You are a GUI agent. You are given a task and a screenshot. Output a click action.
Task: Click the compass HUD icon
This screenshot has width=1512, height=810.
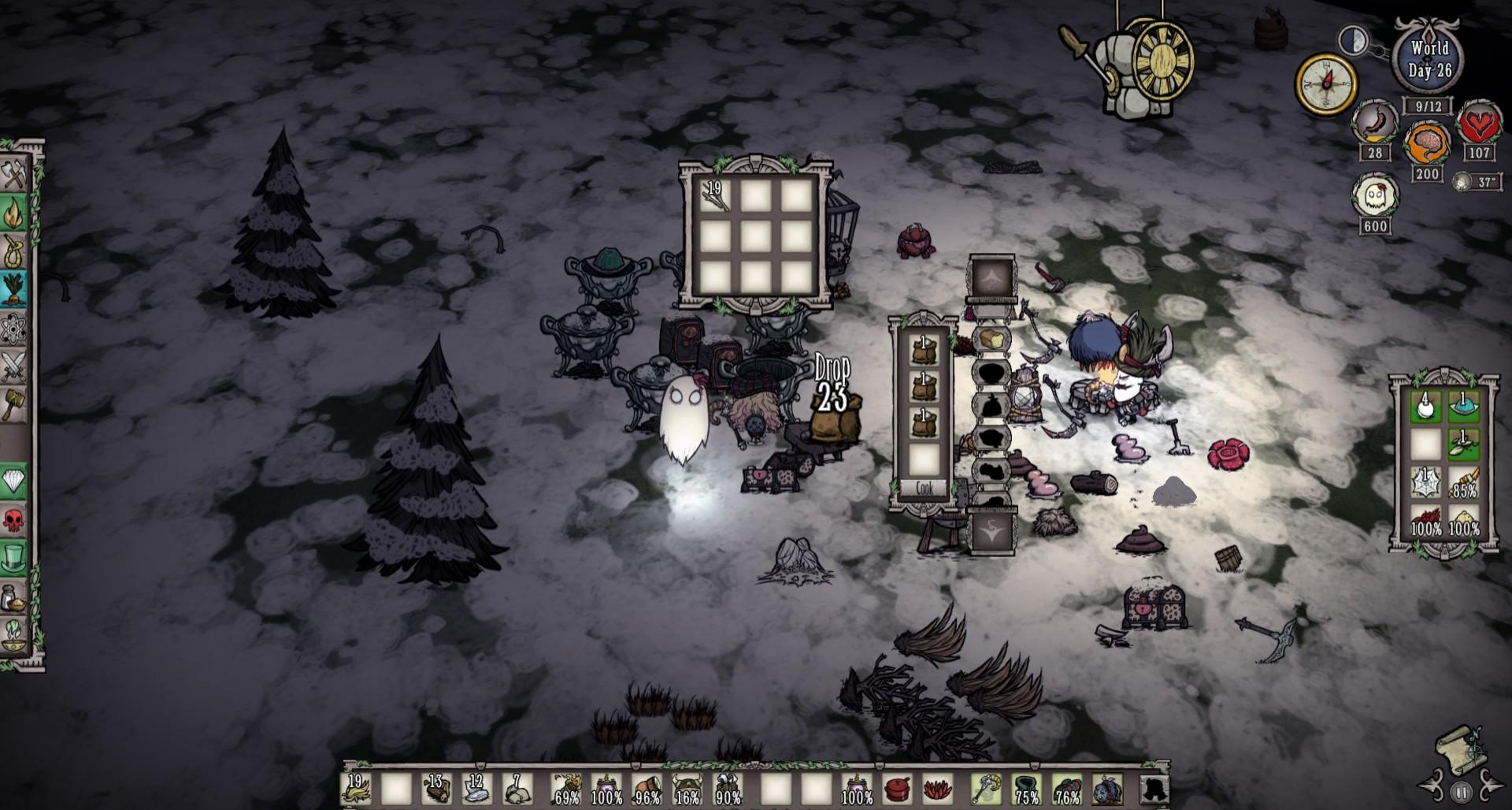click(x=1326, y=84)
